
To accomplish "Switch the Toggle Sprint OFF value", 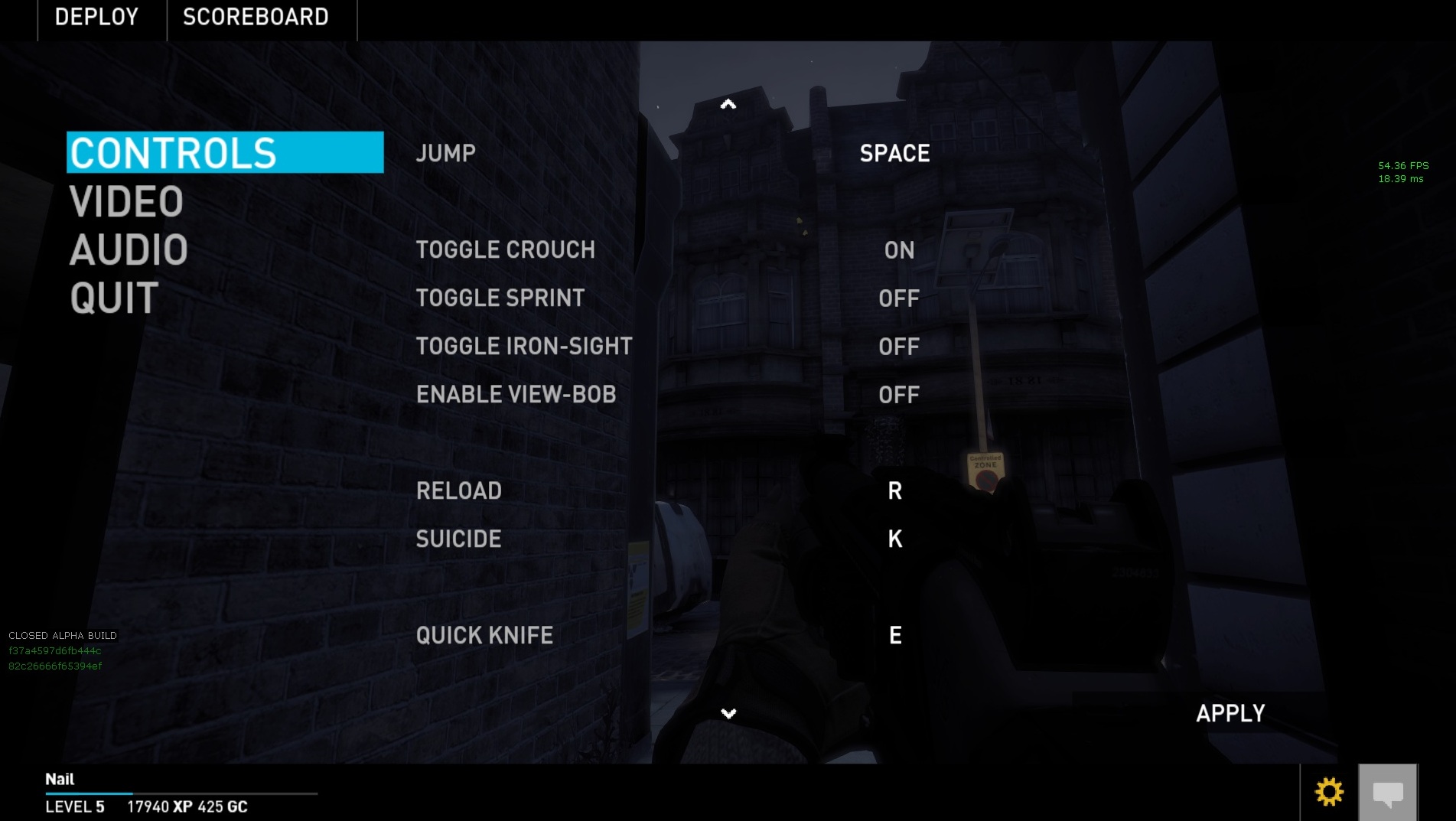I will tap(899, 298).
